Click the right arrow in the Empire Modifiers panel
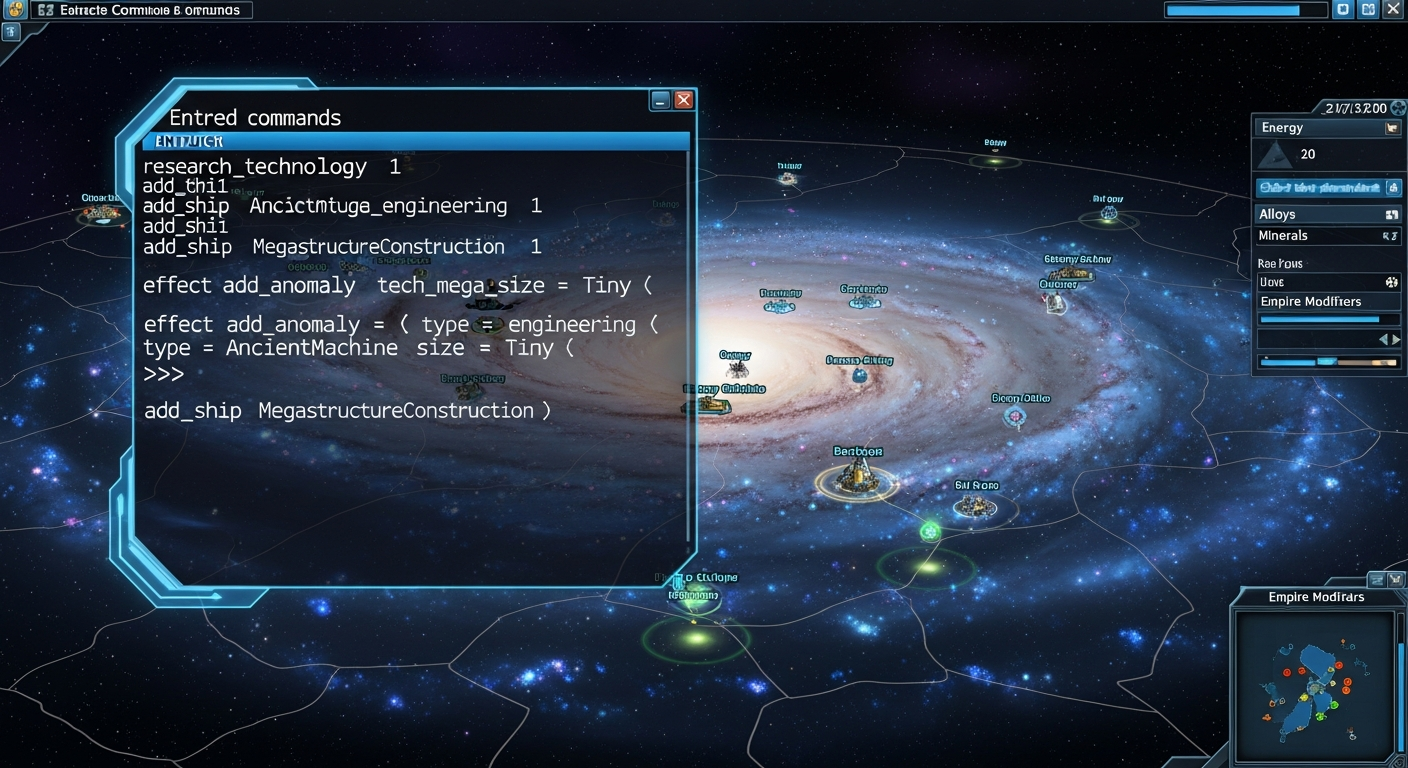Screen dimensions: 1408x768 (1398, 339)
